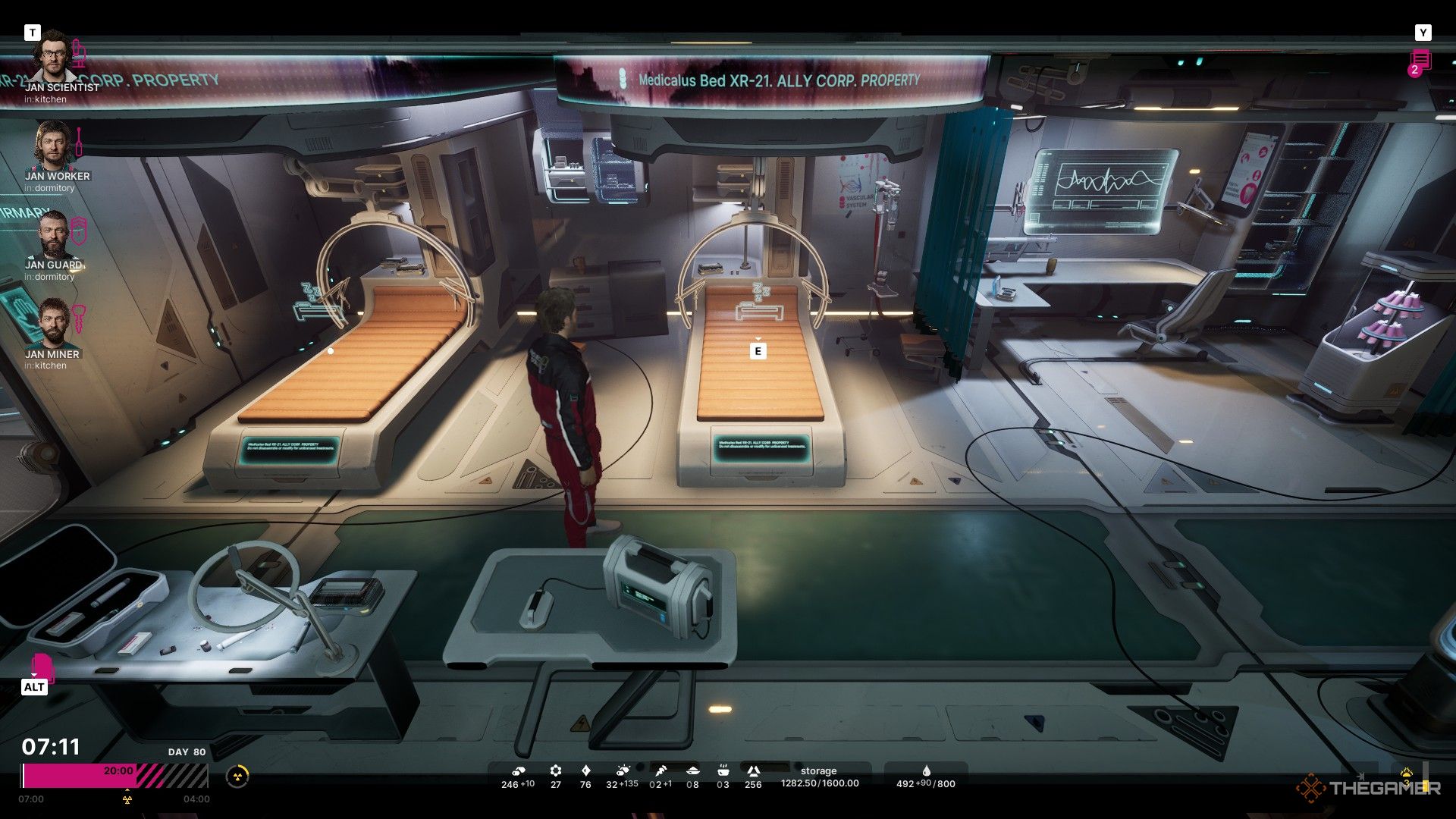This screenshot has width=1456, height=819.
Task: Select the sleep icon on the right bed
Action: click(x=758, y=302)
